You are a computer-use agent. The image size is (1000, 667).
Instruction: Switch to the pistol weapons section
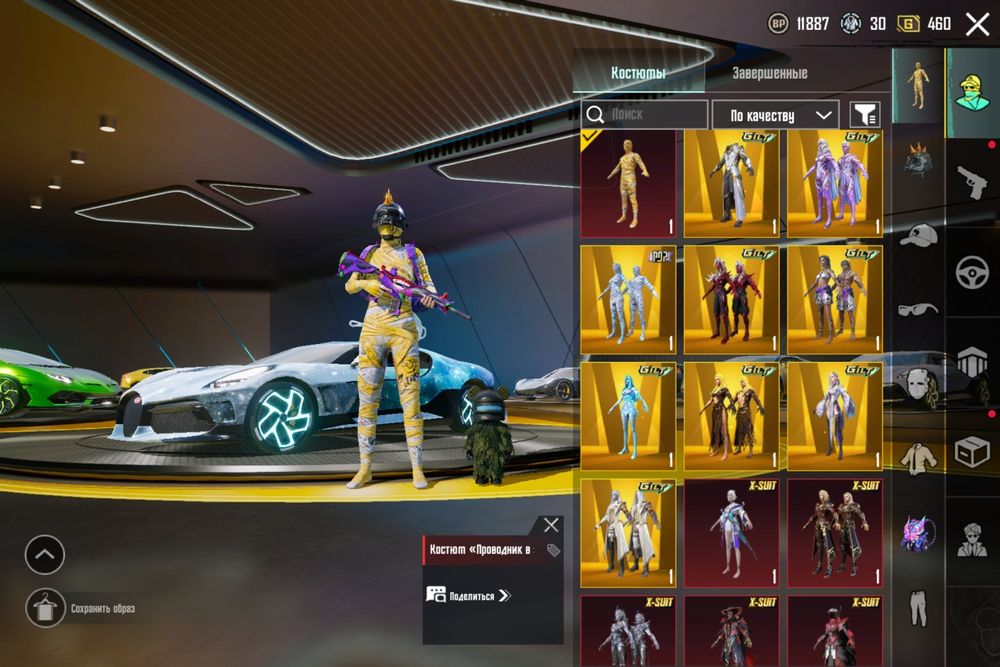click(972, 183)
